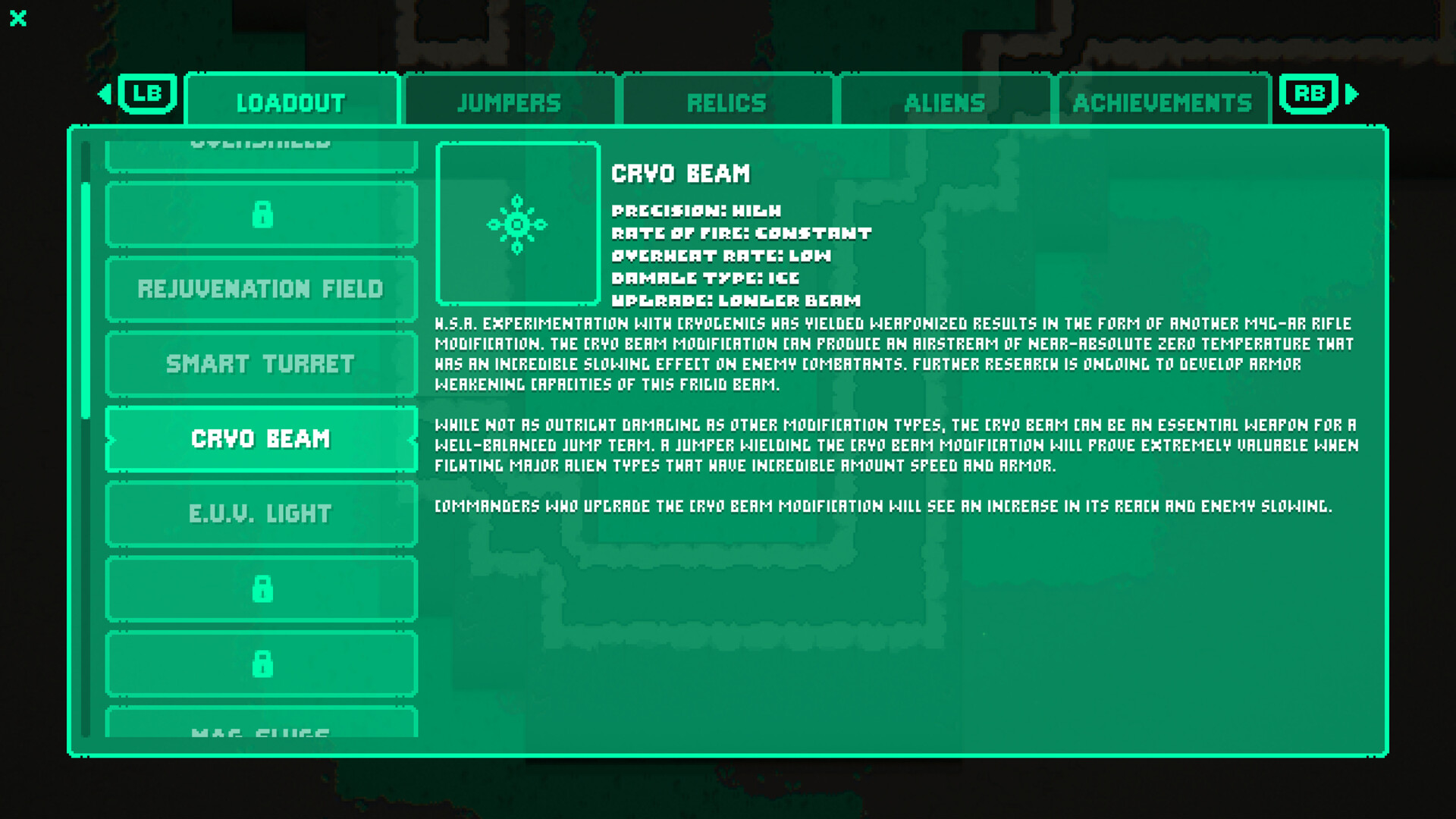Viewport: 1456px width, 819px height.
Task: Toggle the Cryo Beam selection highlight
Action: 262,438
